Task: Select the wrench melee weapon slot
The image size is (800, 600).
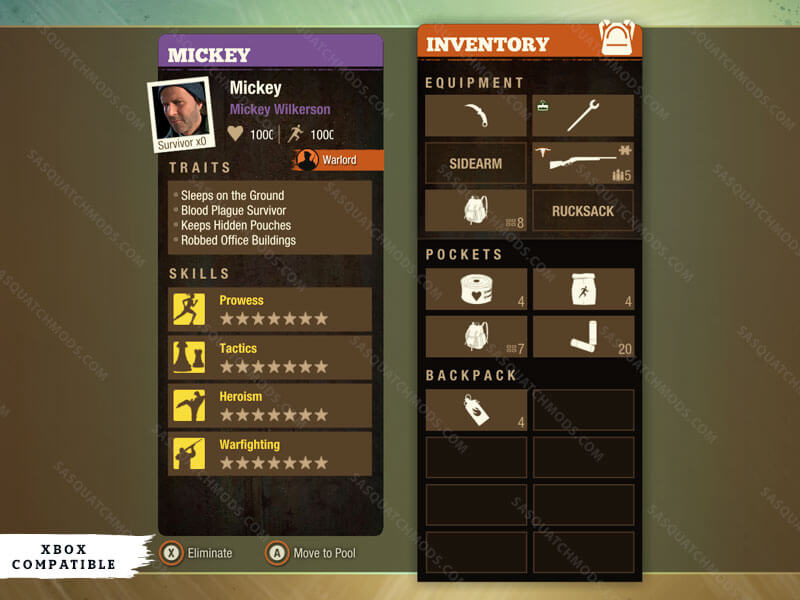Action: click(583, 115)
